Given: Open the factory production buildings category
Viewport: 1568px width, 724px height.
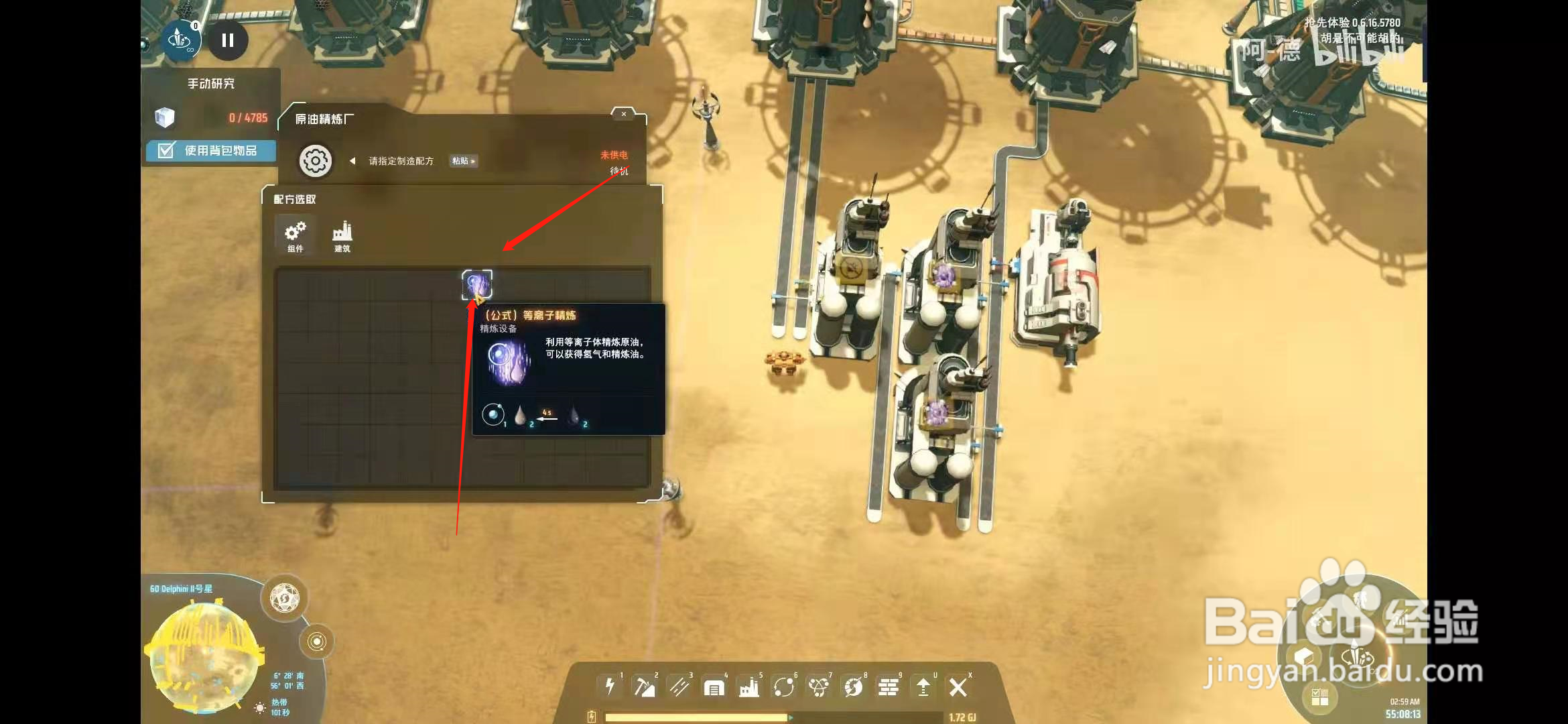Looking at the screenshot, I should tap(750, 686).
